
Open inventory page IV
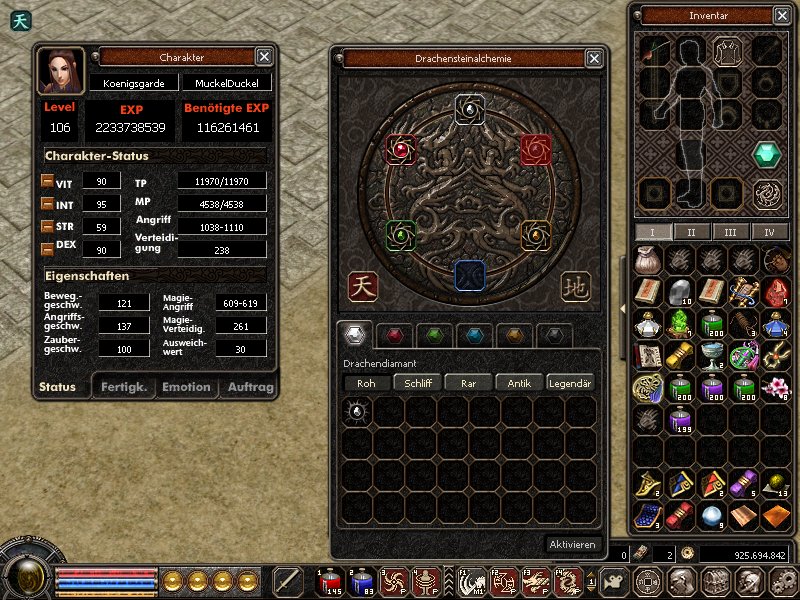(x=769, y=232)
